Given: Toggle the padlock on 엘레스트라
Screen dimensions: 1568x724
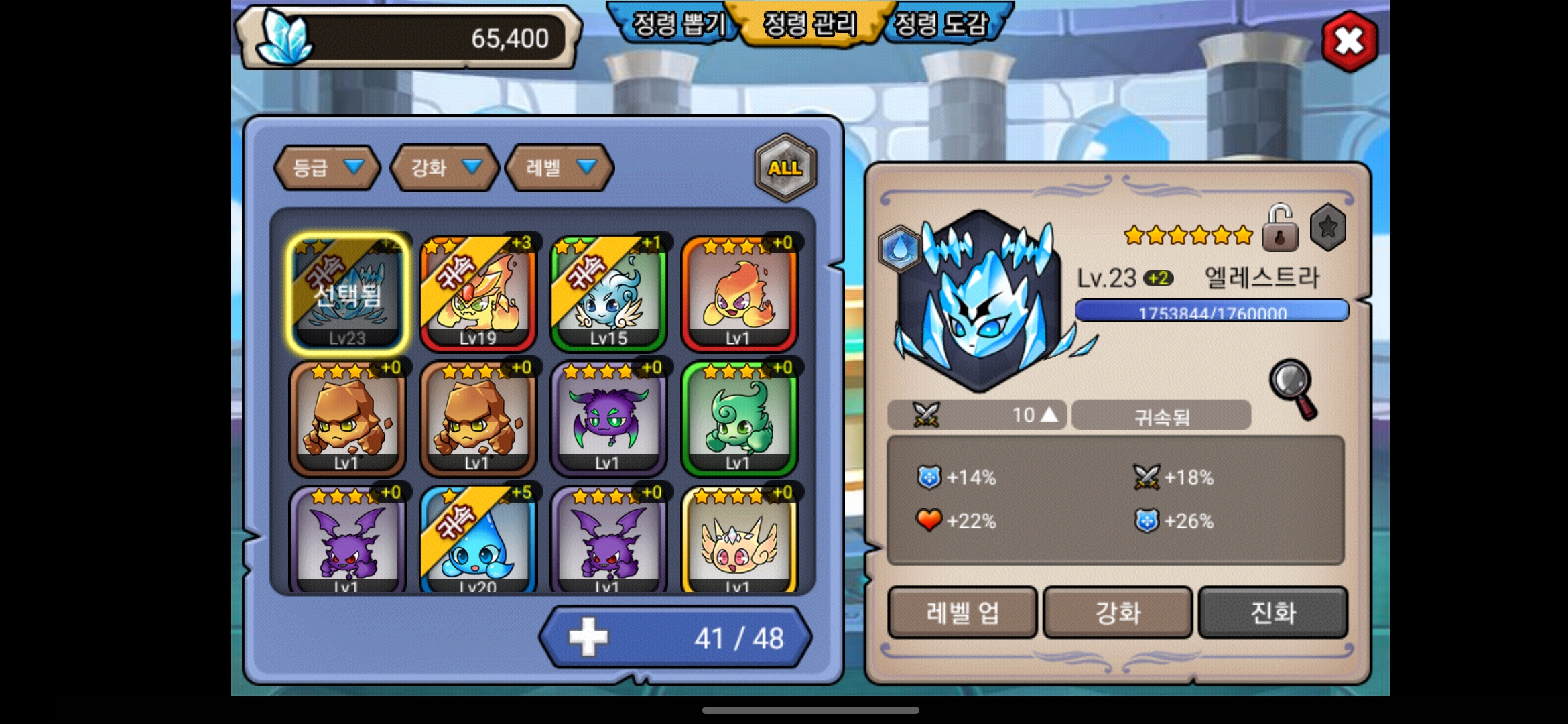Looking at the screenshot, I should tap(1279, 229).
